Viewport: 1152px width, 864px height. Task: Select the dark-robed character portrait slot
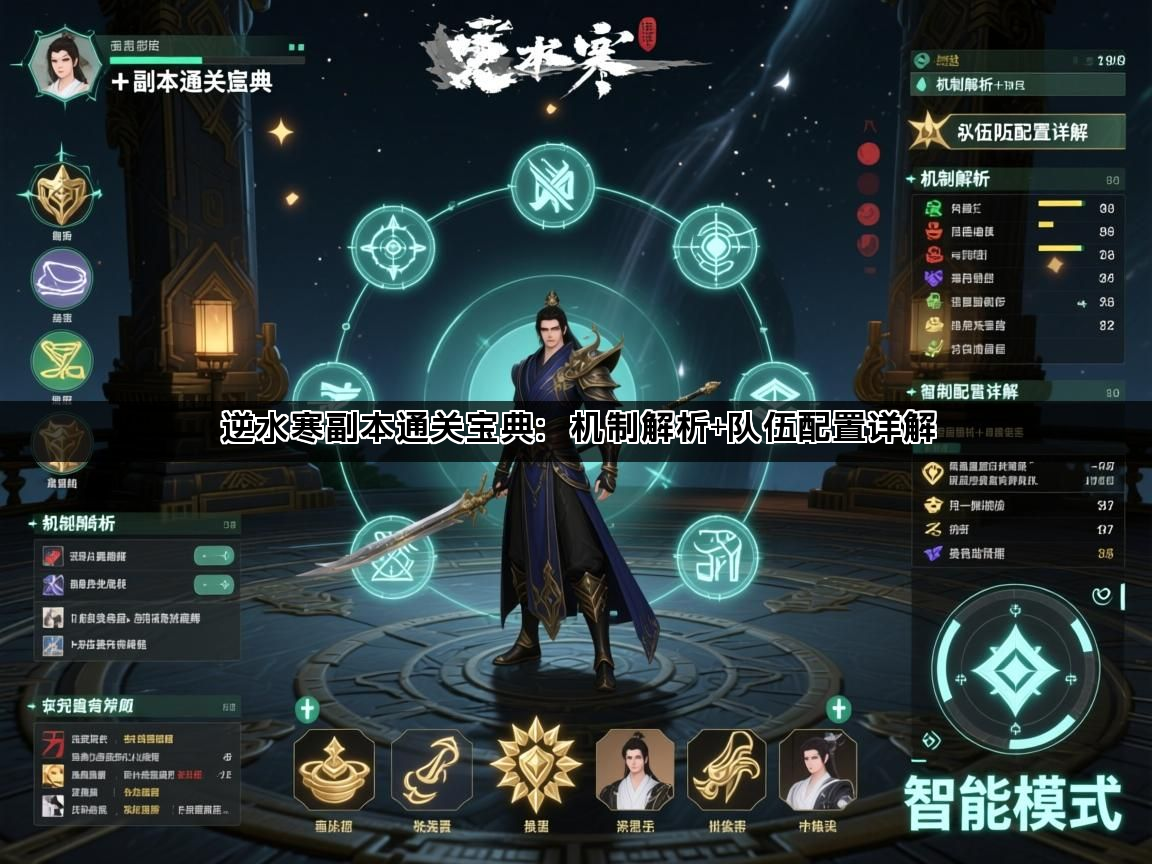coord(818,769)
